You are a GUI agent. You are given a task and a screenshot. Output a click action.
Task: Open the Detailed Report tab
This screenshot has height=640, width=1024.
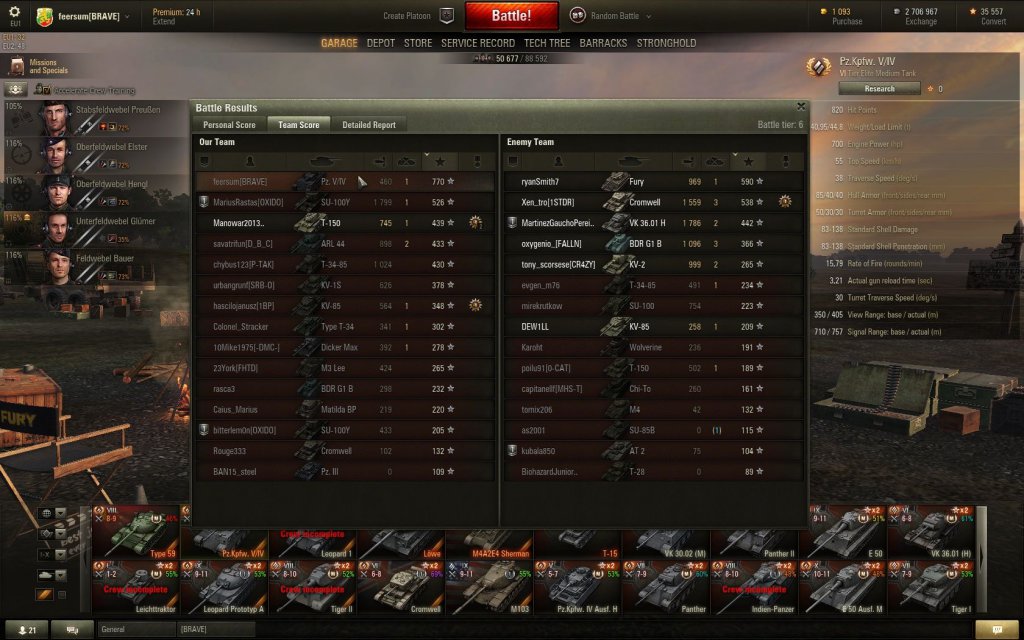[x=369, y=125]
